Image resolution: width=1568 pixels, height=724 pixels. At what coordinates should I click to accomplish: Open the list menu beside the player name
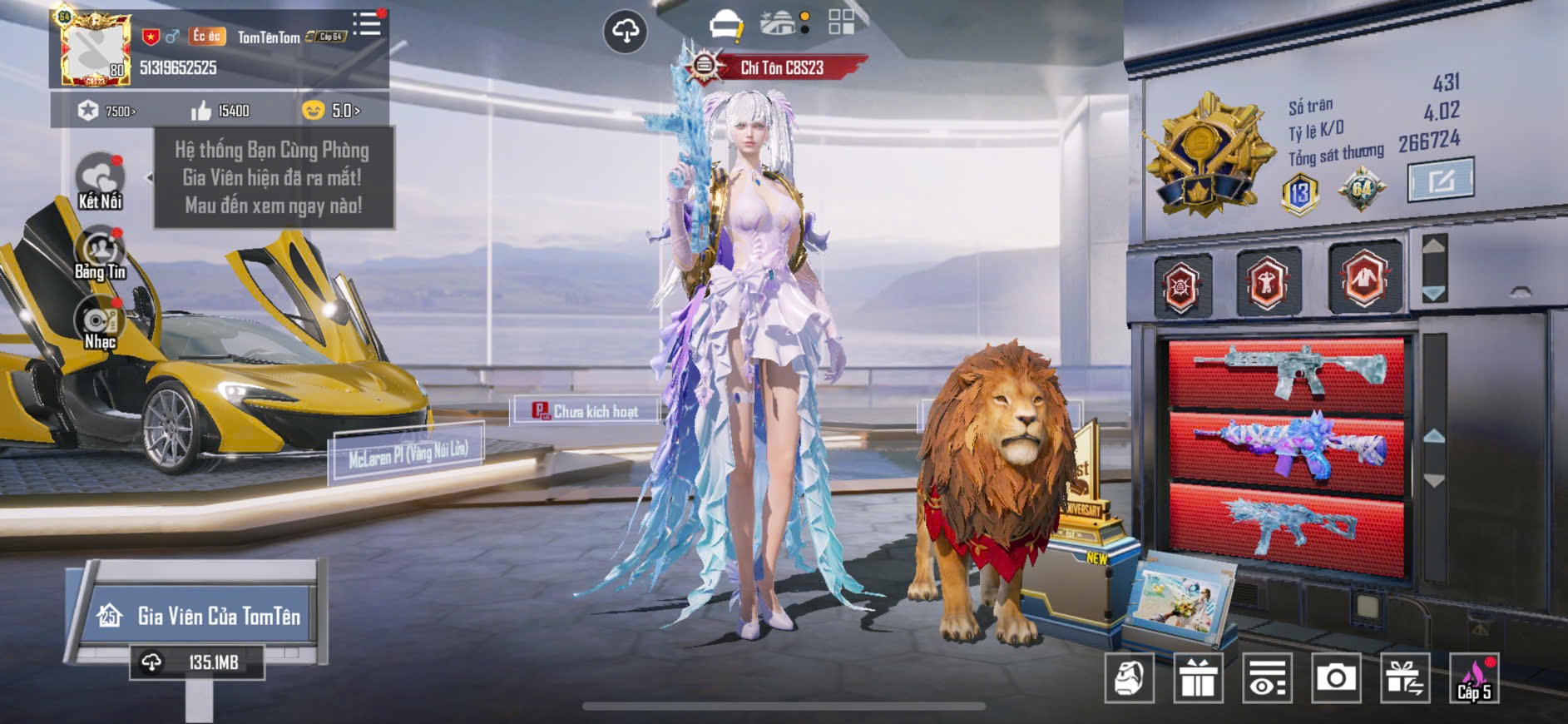pyautogui.click(x=366, y=24)
